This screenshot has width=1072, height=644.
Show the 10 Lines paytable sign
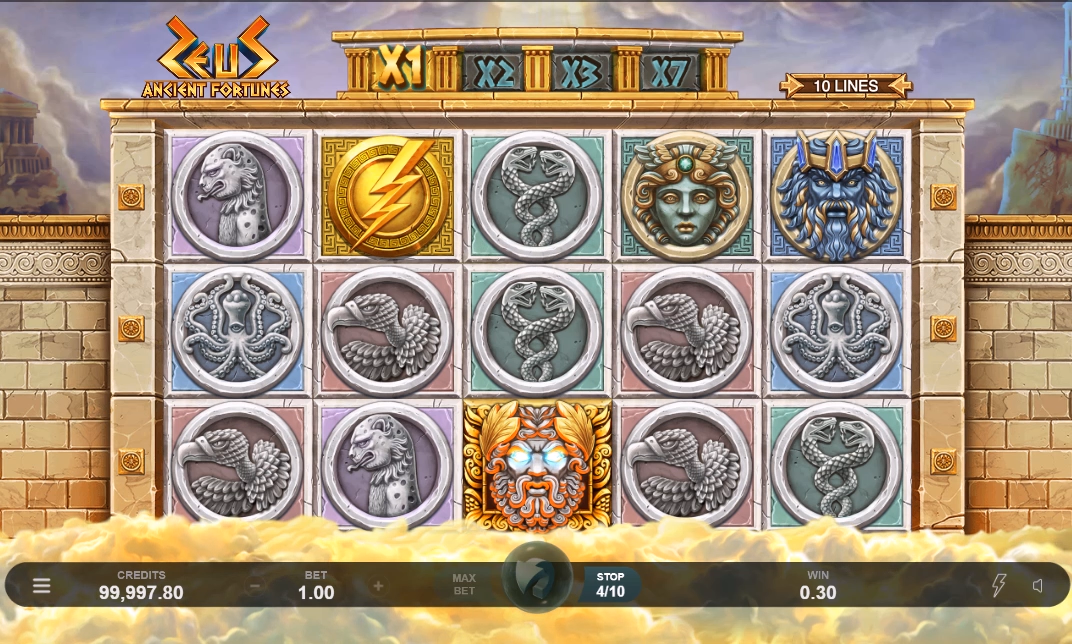845,86
